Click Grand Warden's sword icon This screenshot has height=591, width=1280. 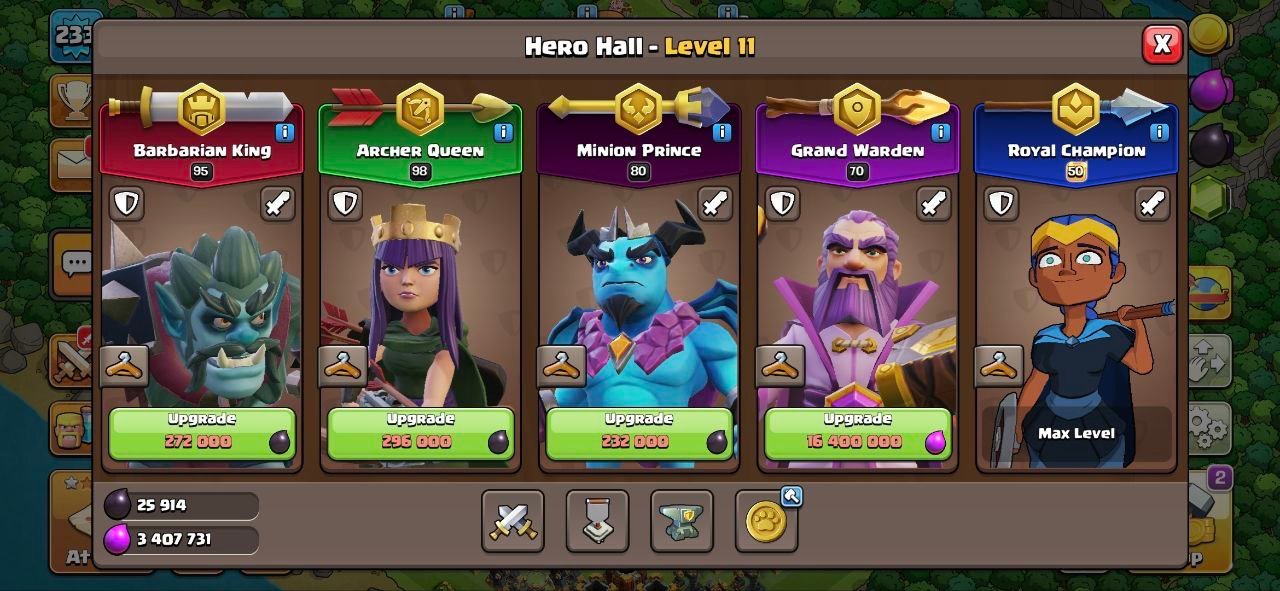click(934, 204)
